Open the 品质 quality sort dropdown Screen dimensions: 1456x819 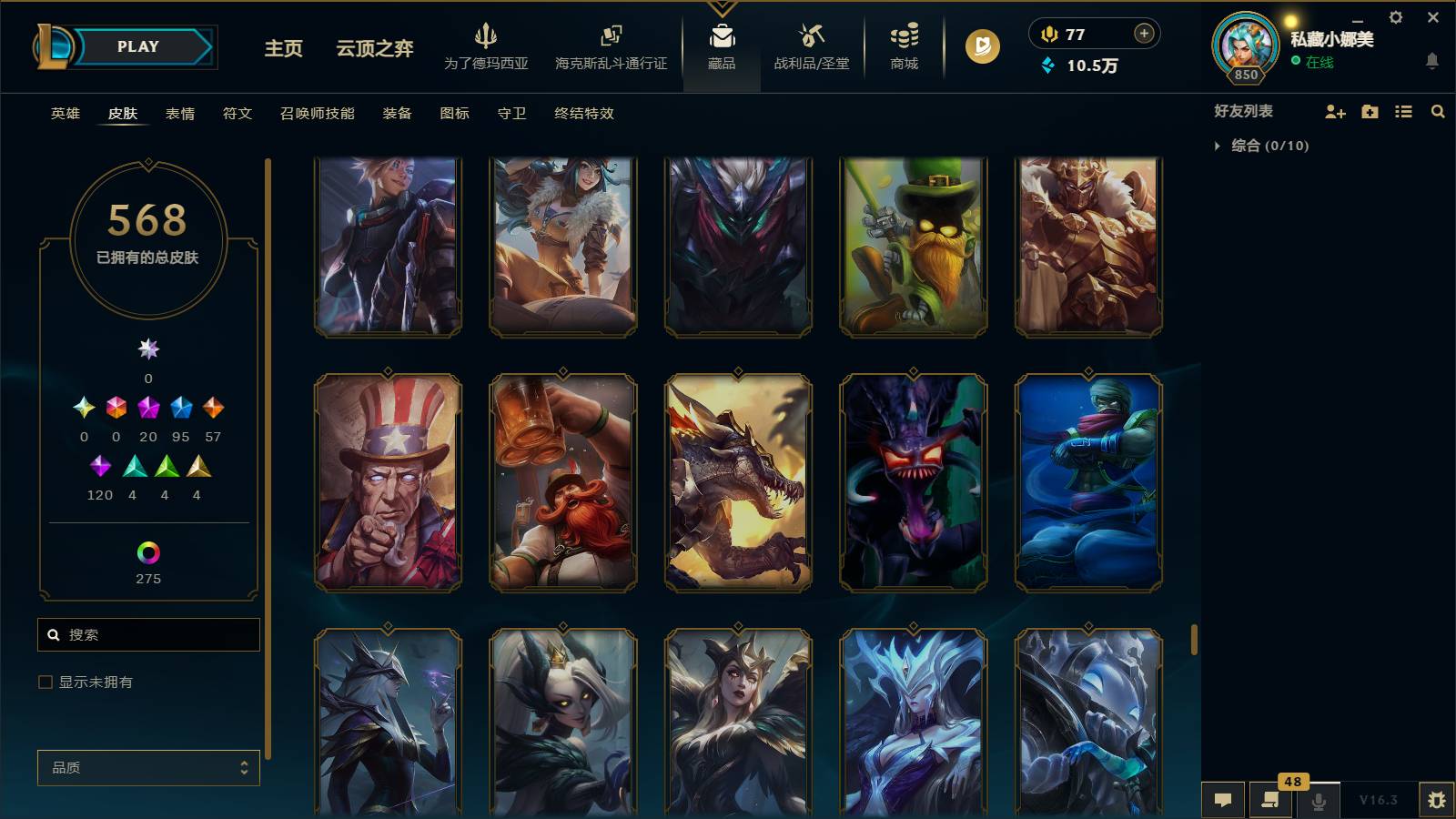[148, 767]
